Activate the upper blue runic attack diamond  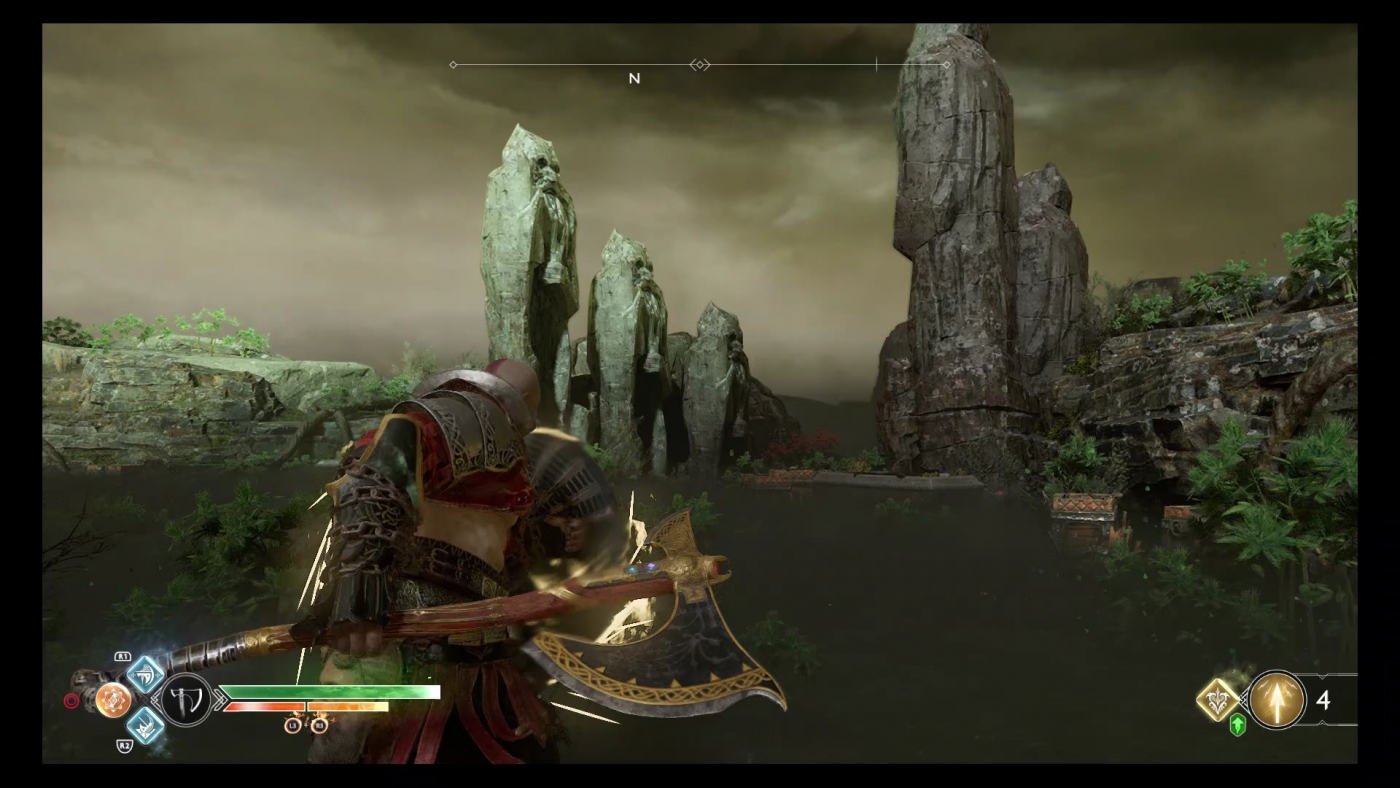(145, 675)
